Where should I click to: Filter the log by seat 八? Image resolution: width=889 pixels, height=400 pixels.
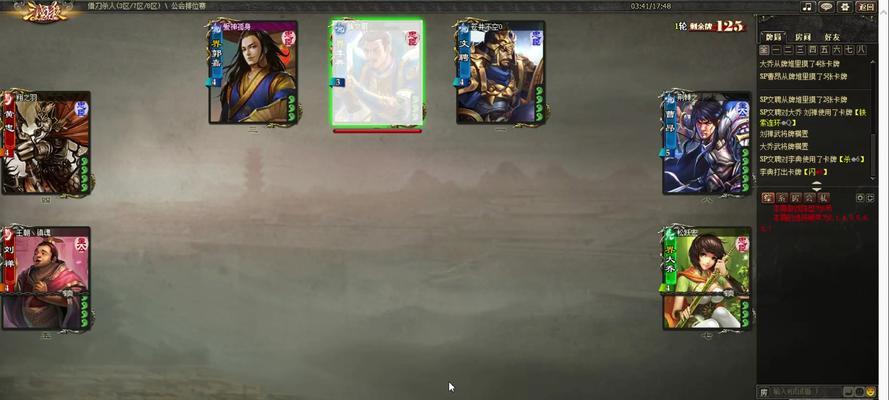[x=862, y=49]
